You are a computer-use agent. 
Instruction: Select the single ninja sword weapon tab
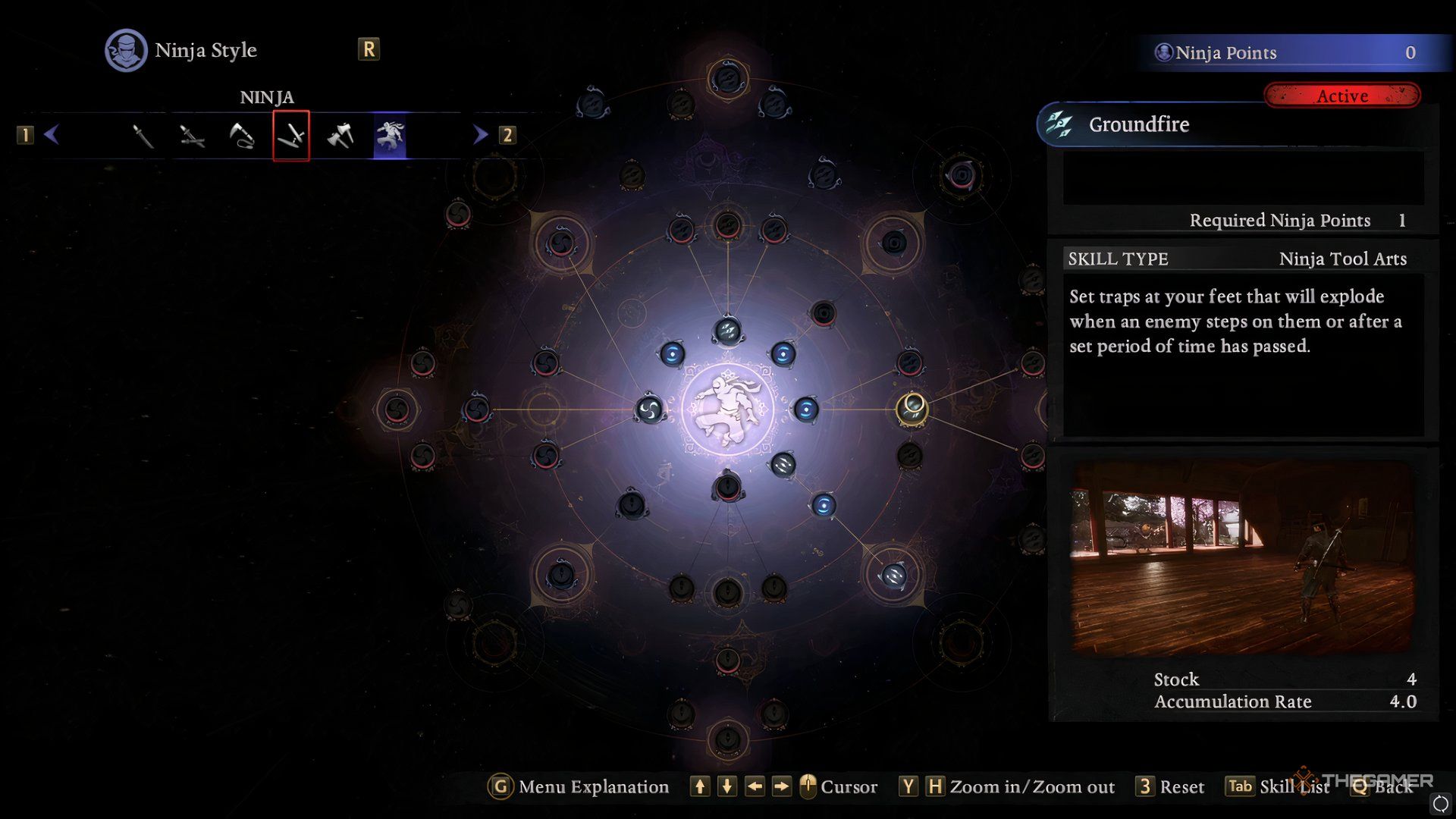(x=143, y=136)
